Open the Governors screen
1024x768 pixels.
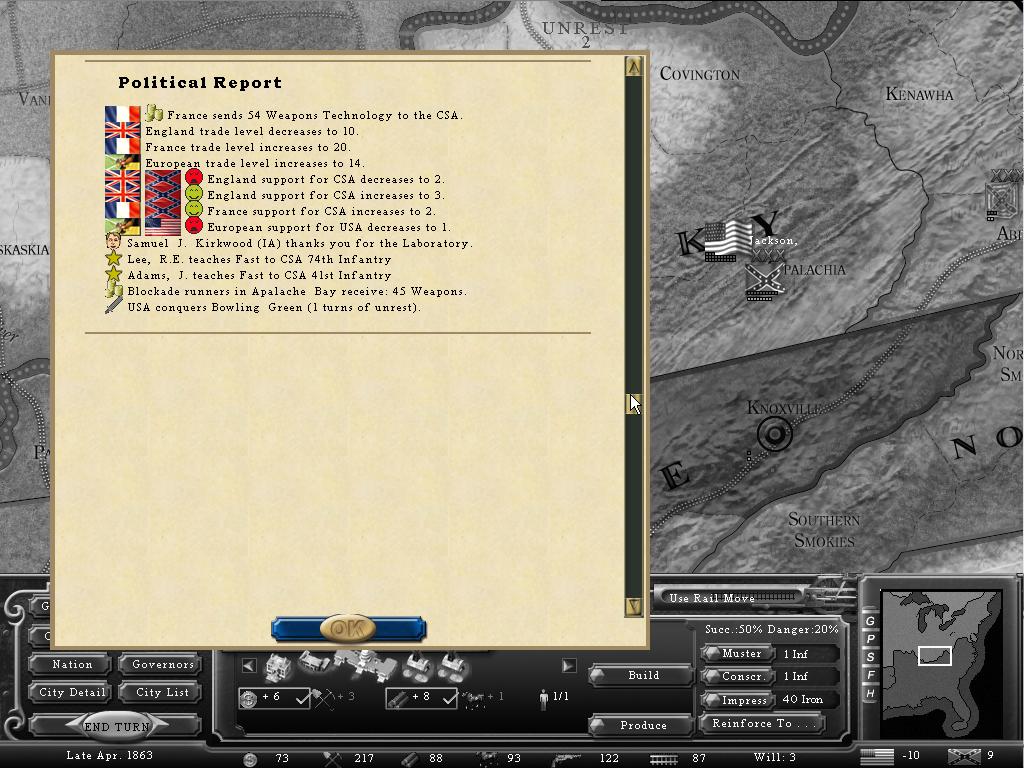[x=162, y=664]
